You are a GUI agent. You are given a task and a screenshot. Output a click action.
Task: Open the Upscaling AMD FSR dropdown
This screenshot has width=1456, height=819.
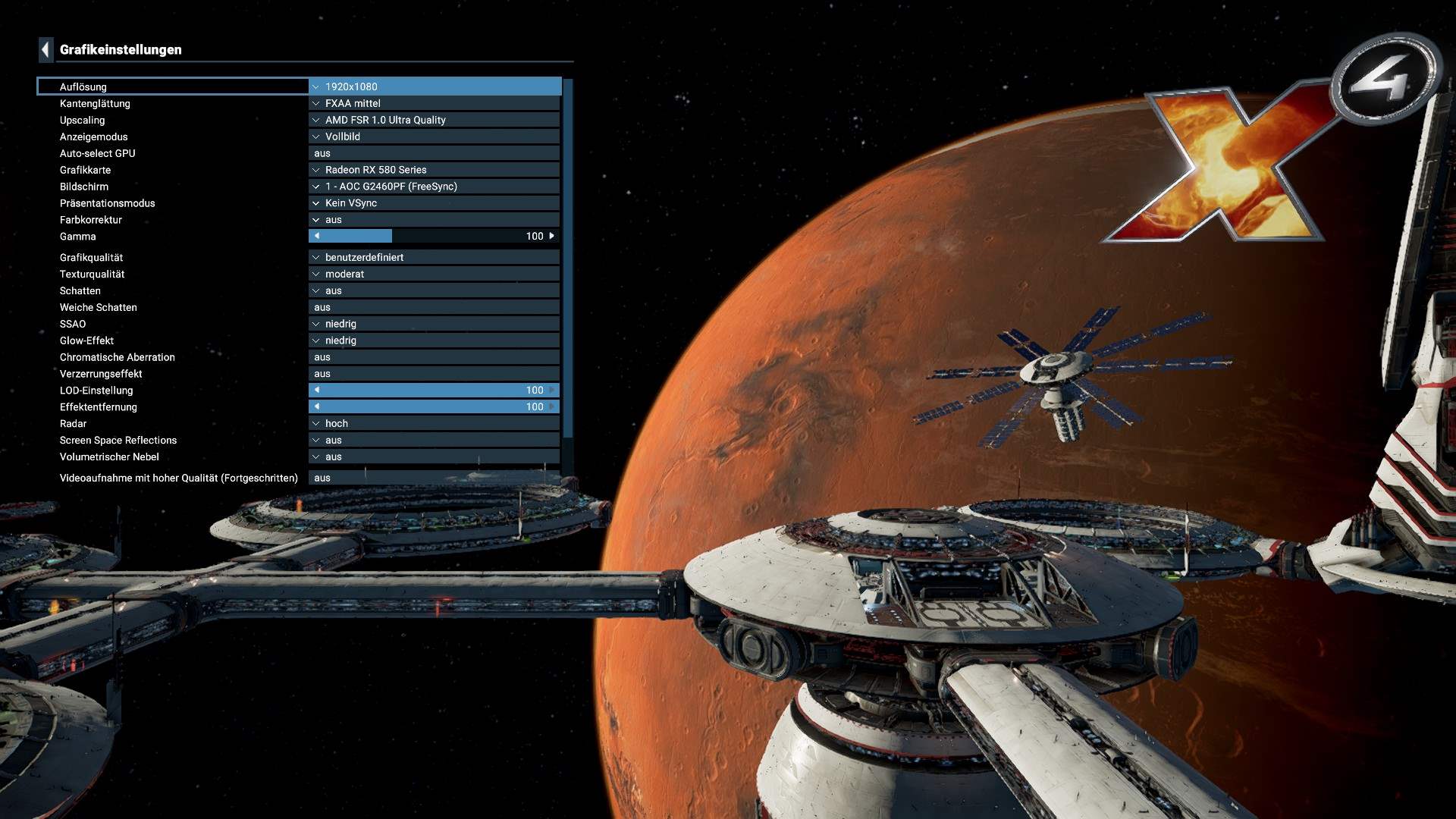click(434, 120)
